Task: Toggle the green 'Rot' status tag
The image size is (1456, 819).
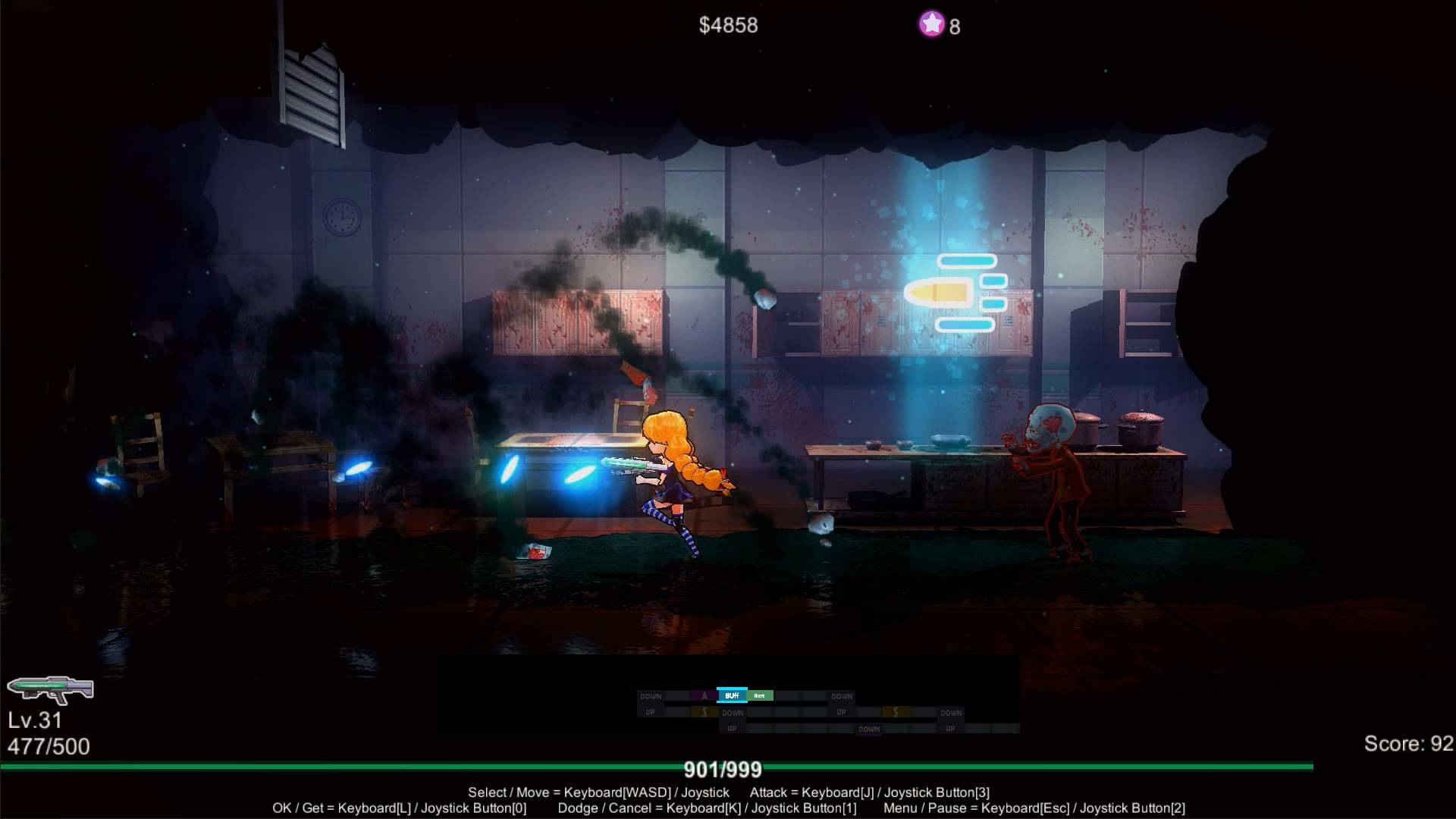Action: [759, 696]
